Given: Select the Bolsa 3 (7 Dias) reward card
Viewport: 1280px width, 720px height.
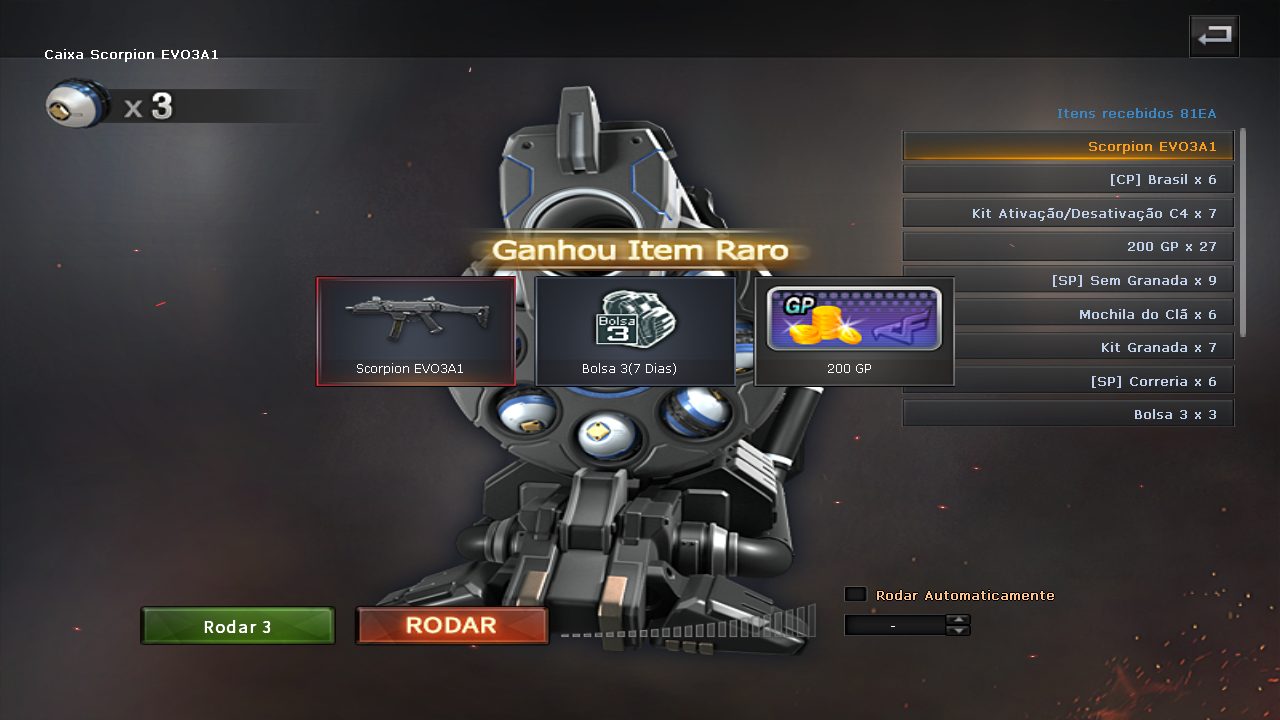Looking at the screenshot, I should pos(635,331).
